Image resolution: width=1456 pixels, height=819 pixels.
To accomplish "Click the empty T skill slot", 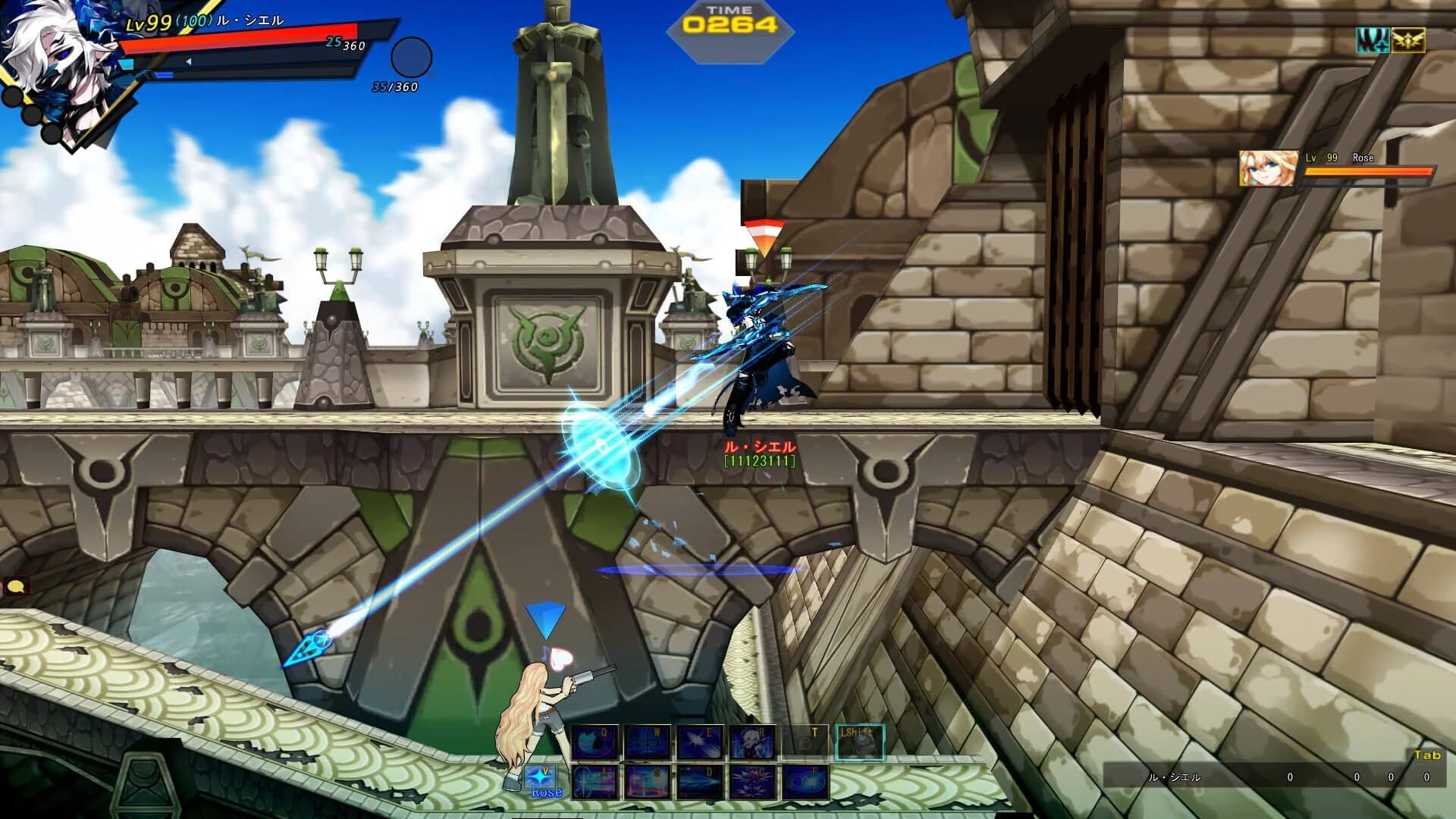I will coord(806,740).
